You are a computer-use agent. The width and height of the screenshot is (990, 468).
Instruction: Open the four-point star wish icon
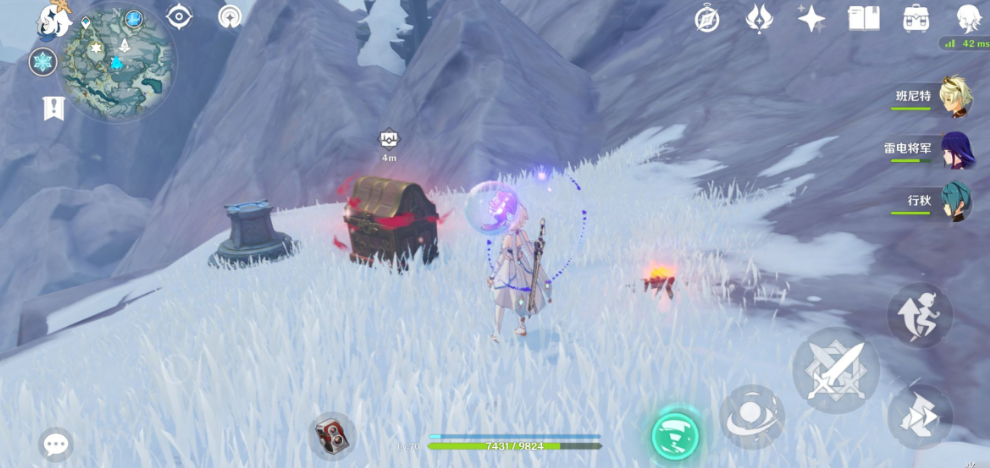coord(811,18)
